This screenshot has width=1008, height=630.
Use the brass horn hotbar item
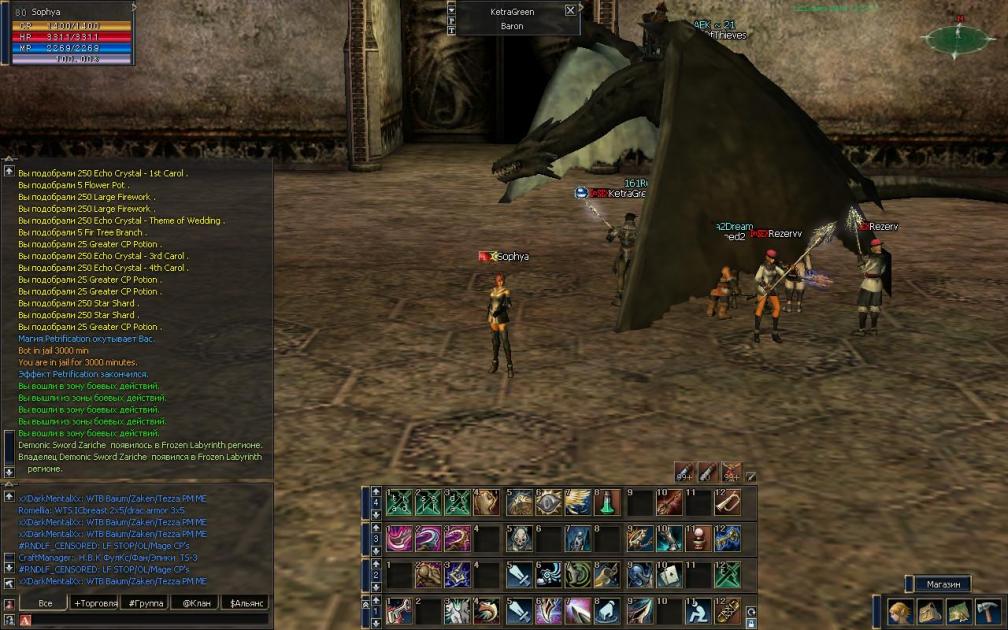[x=728, y=503]
